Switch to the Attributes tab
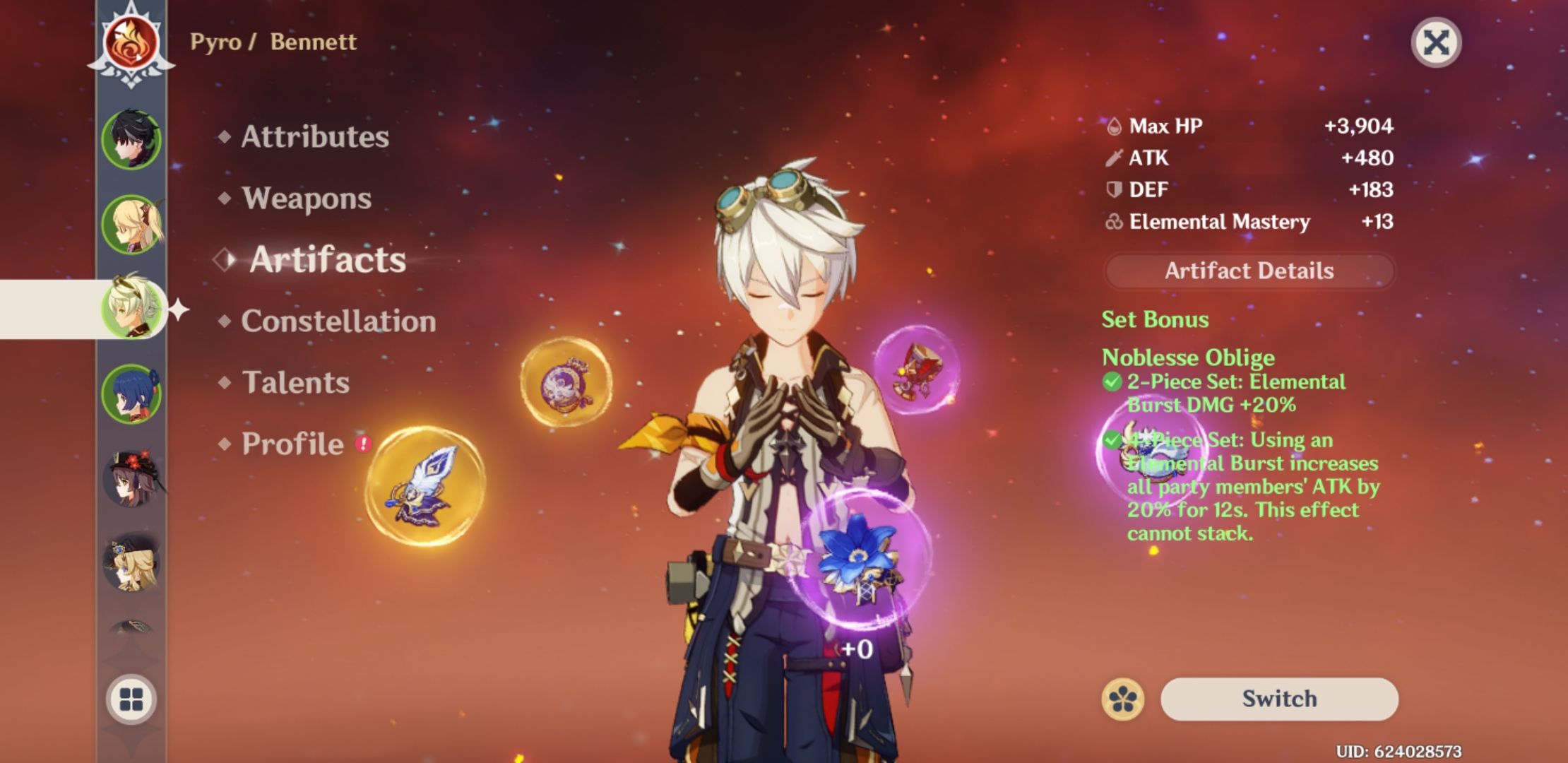The image size is (1568, 763). click(314, 137)
